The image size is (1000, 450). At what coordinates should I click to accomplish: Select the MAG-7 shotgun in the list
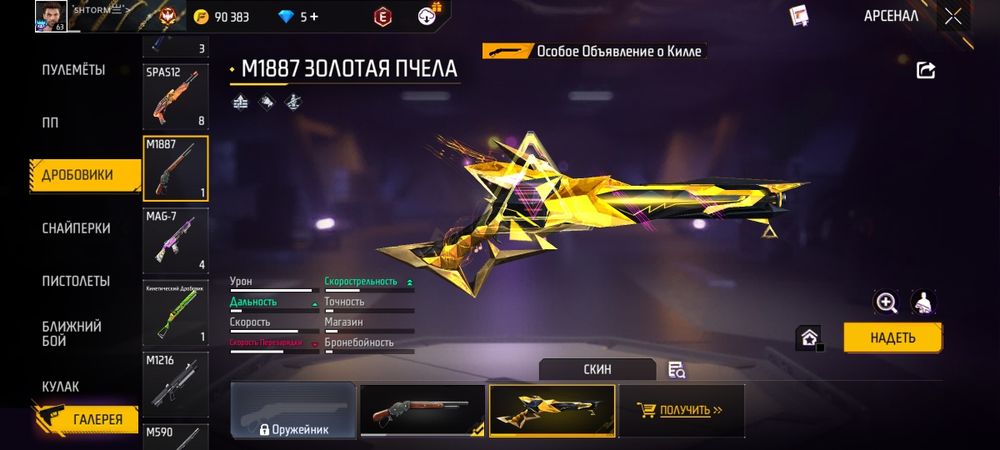175,239
